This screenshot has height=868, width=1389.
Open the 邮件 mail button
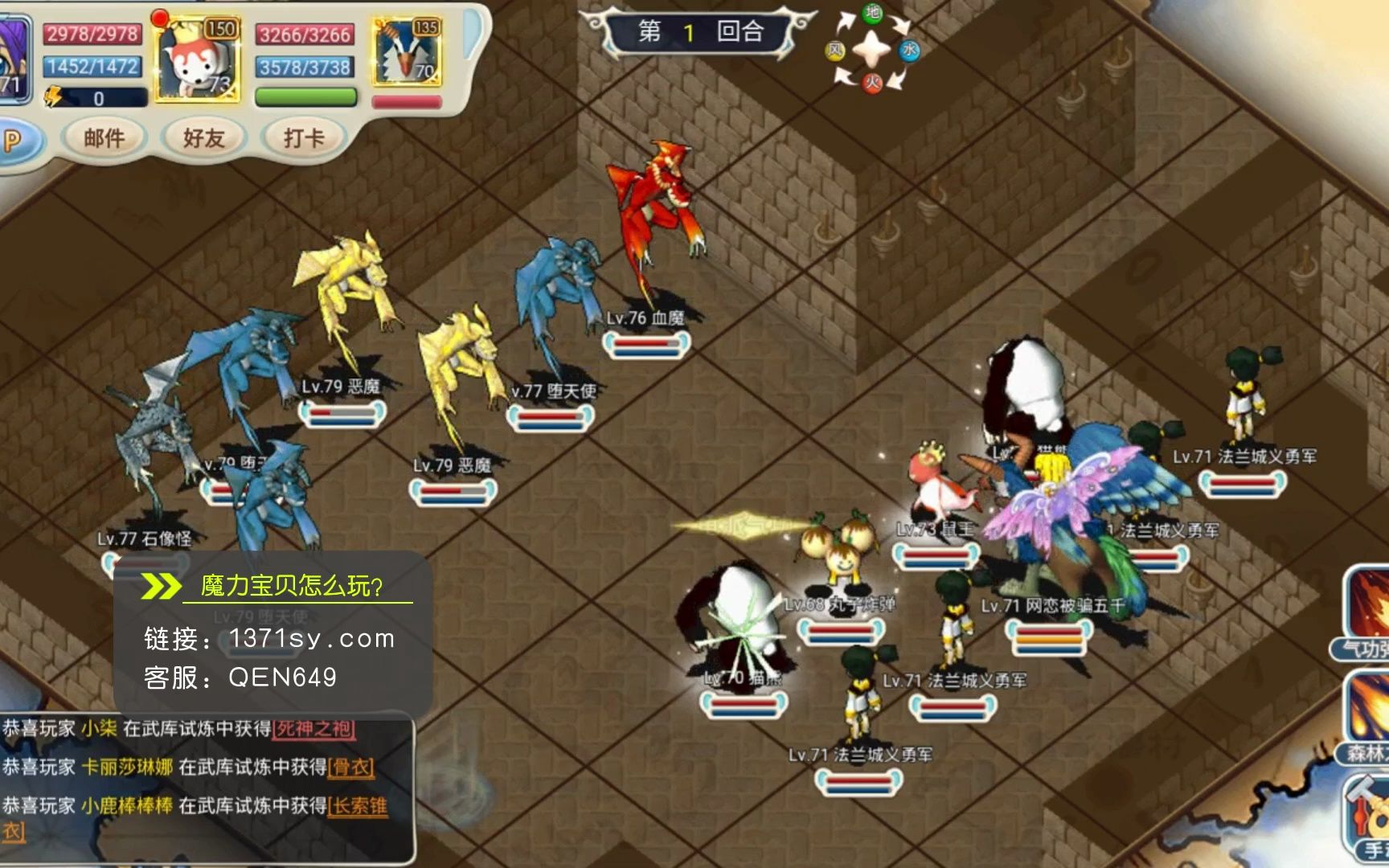coord(104,138)
